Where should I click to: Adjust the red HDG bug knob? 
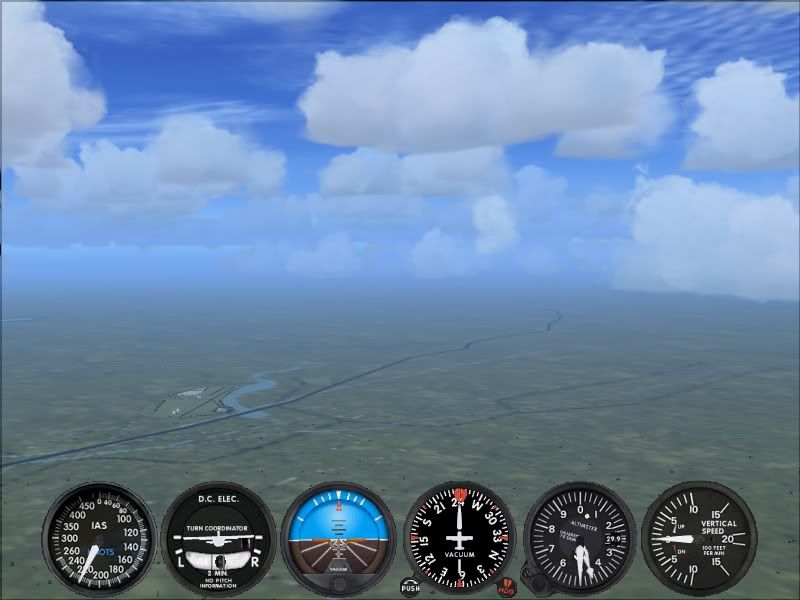506,586
